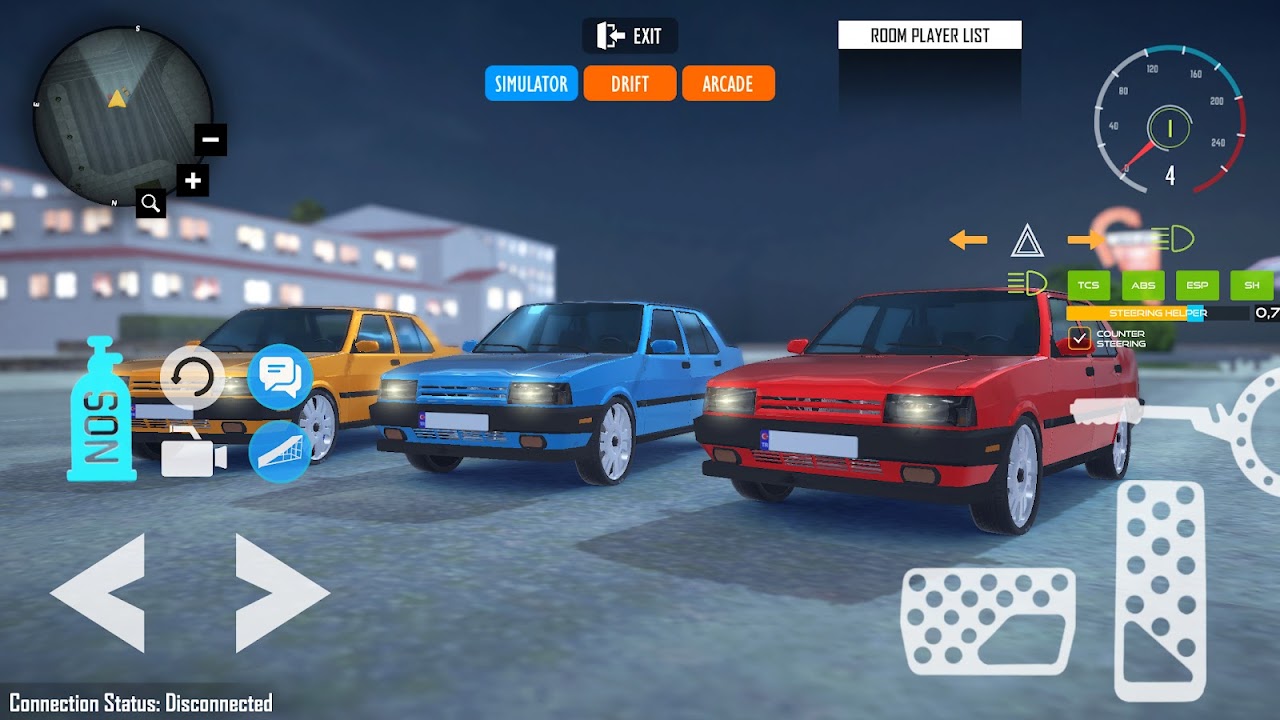The image size is (1280, 720).
Task: Change the camera view
Action: click(x=193, y=455)
